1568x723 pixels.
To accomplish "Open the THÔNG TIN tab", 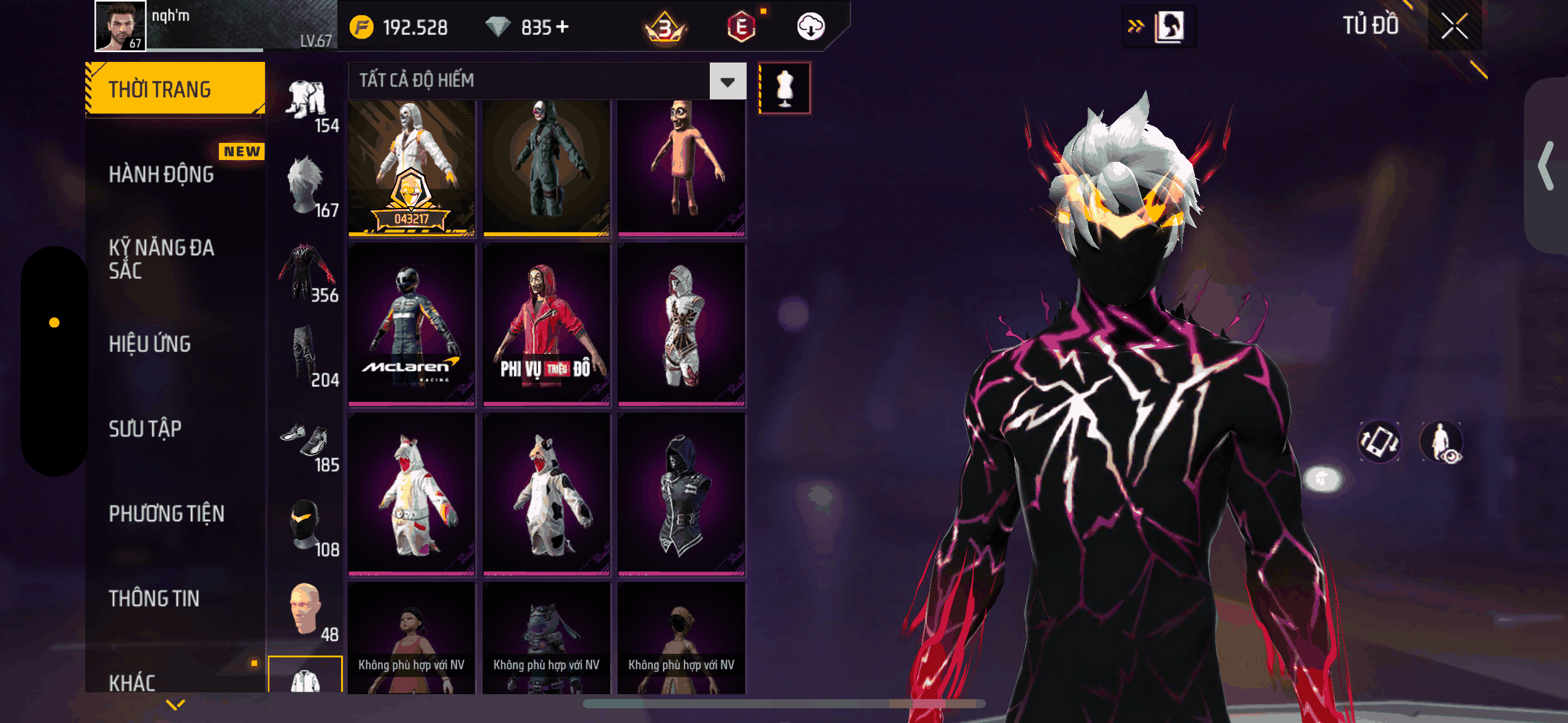I will pyautogui.click(x=154, y=598).
